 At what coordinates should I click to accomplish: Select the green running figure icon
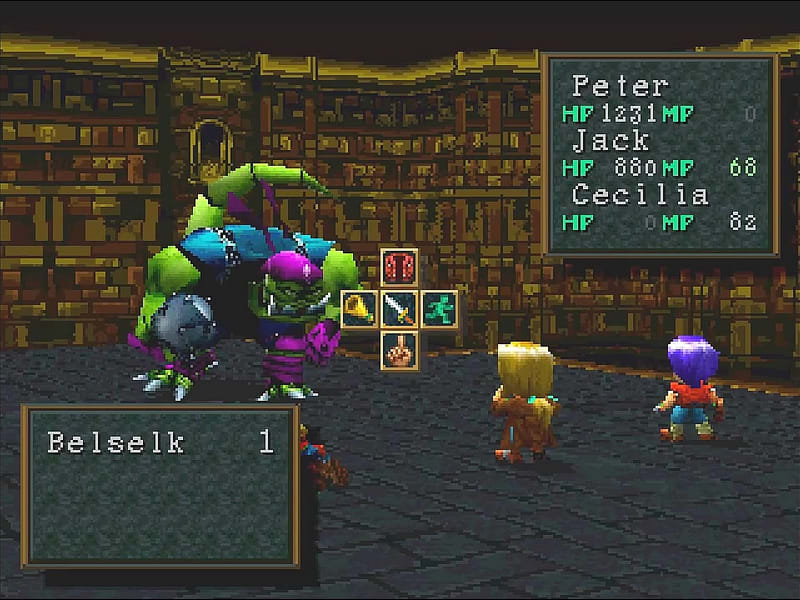439,307
